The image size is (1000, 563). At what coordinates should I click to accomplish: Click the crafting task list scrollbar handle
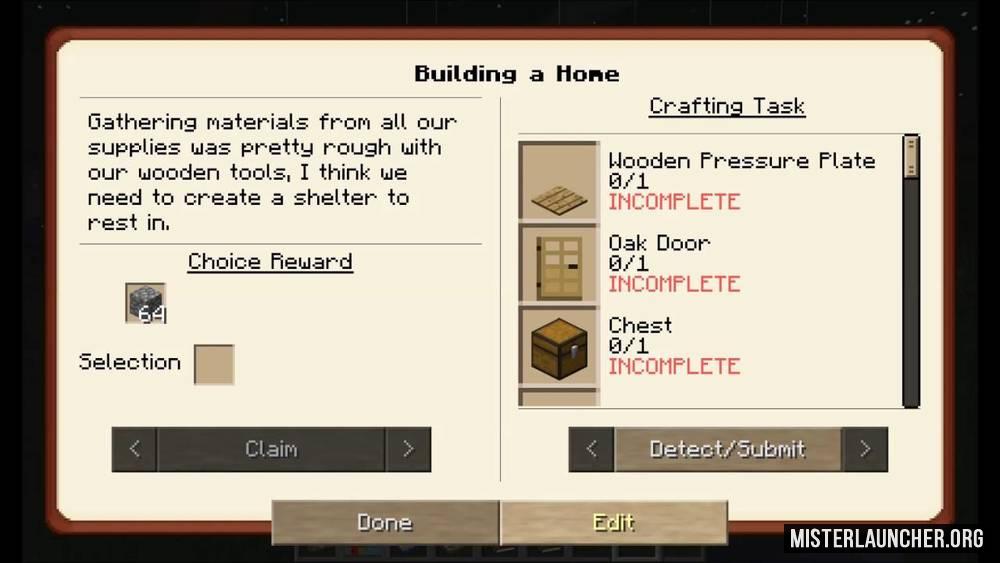pyautogui.click(x=910, y=157)
